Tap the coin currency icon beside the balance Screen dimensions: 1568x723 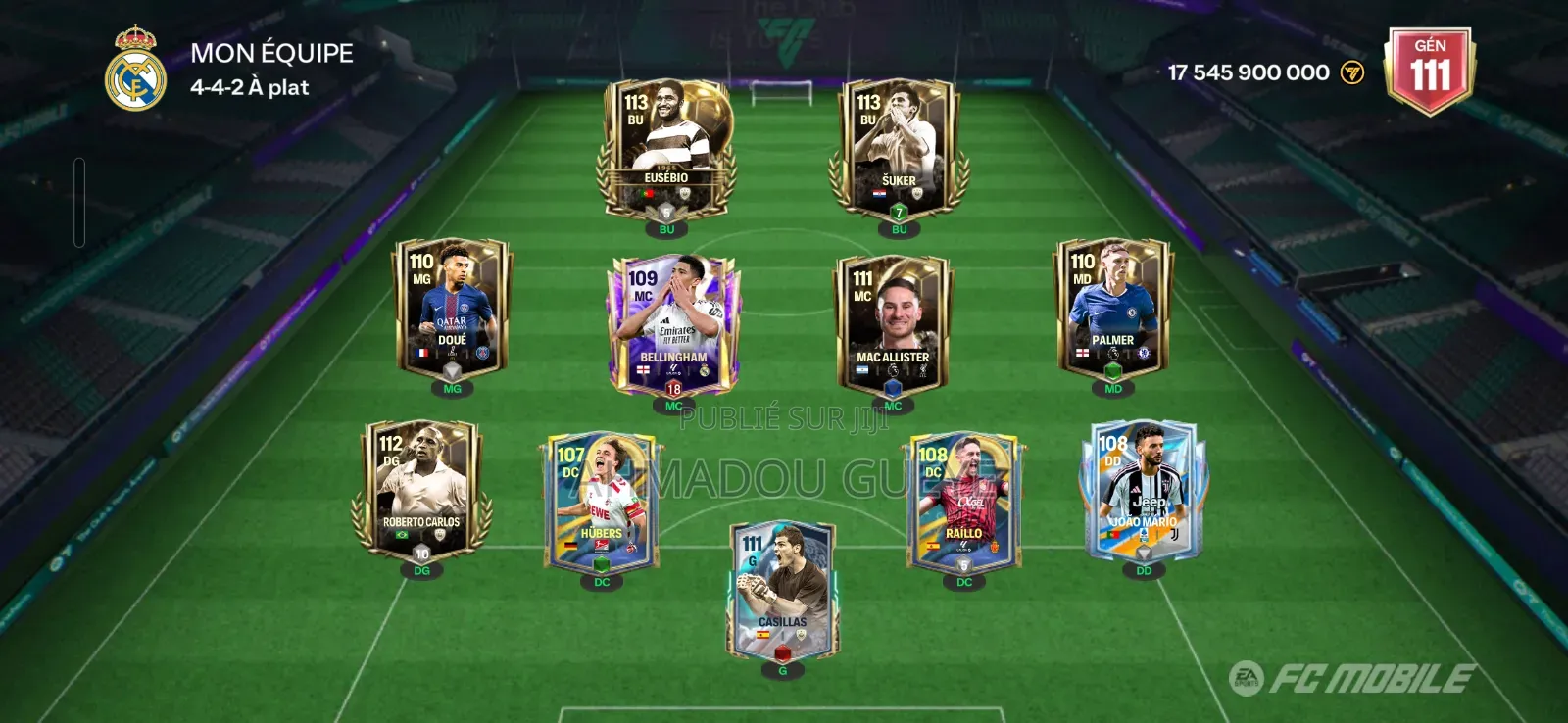[x=1352, y=71]
